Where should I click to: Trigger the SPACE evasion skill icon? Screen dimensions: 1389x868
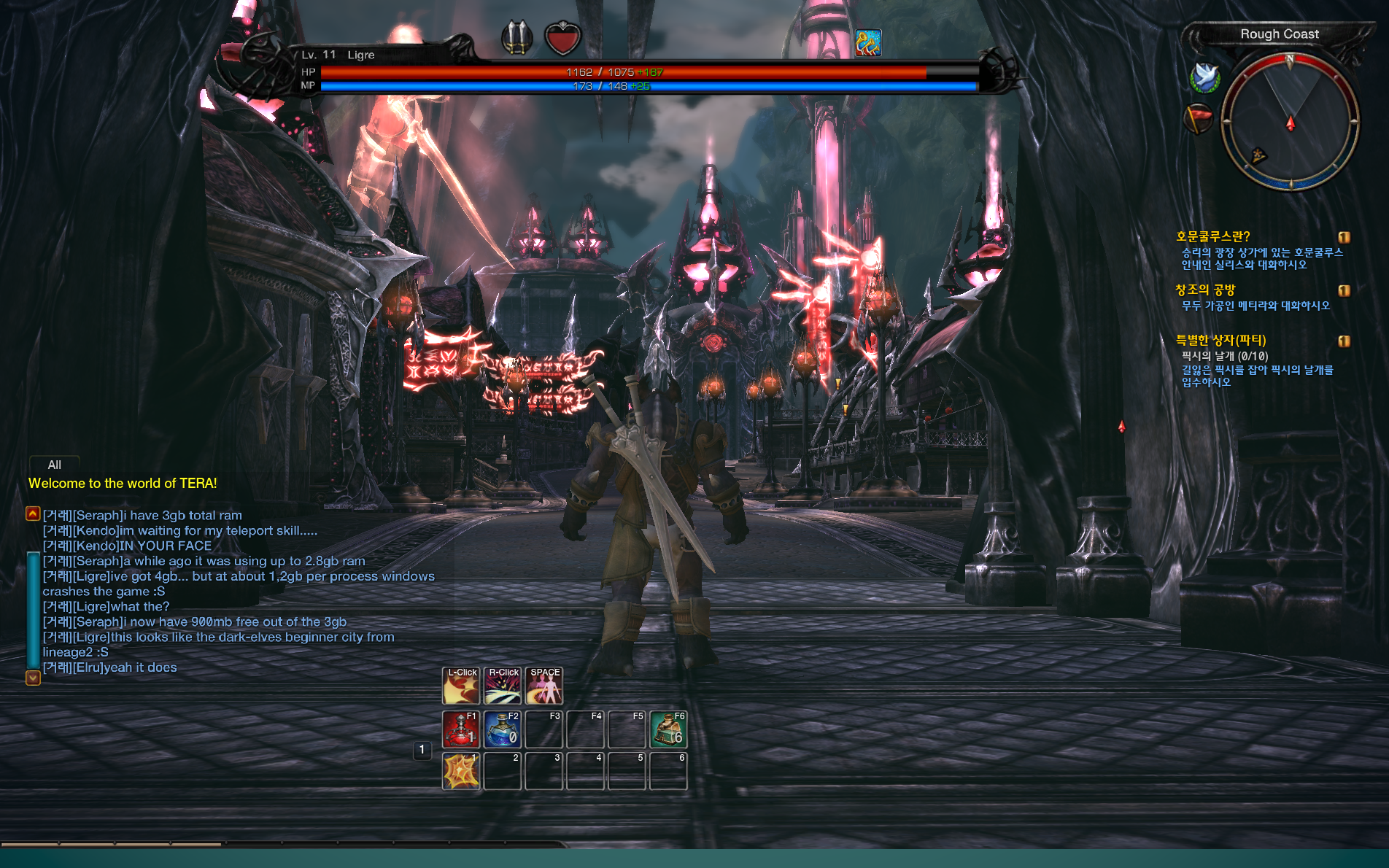tap(544, 686)
